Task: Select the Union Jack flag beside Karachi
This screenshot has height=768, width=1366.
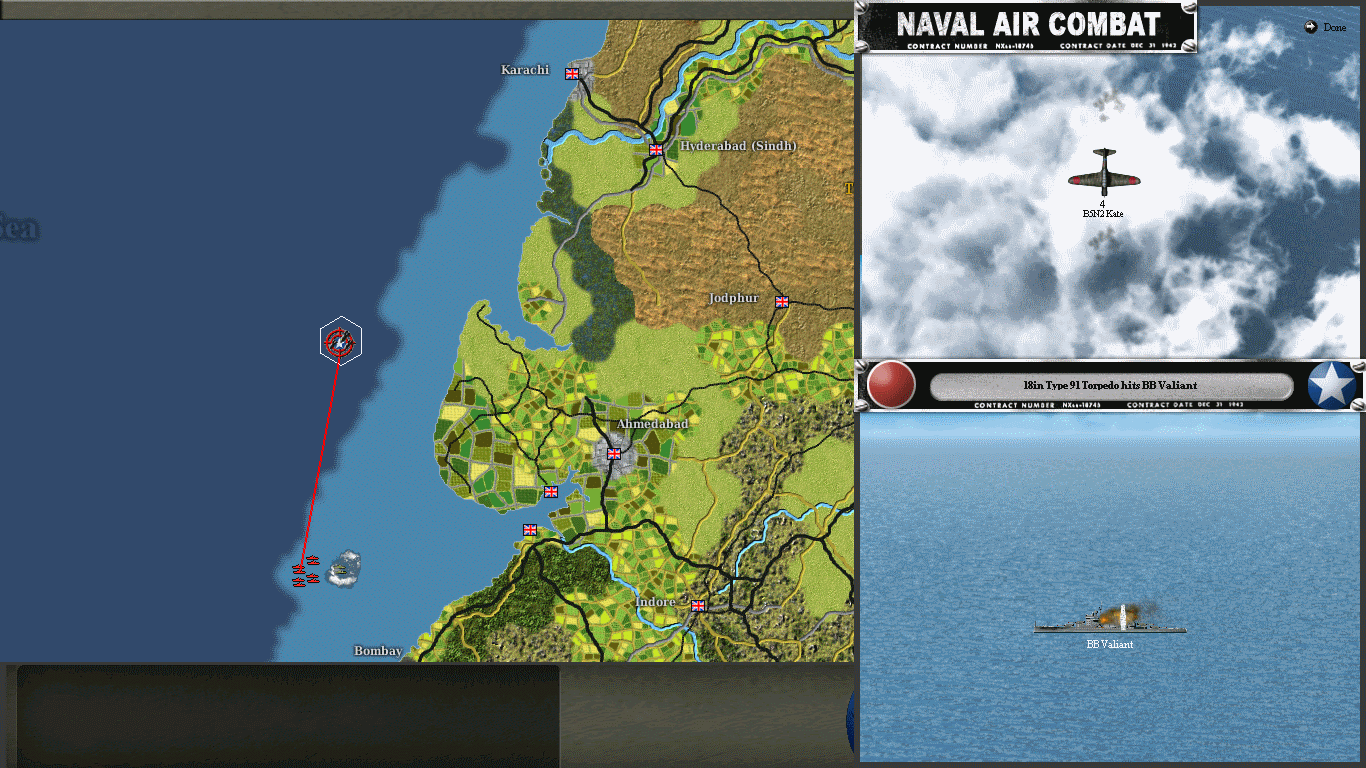Action: coord(570,72)
